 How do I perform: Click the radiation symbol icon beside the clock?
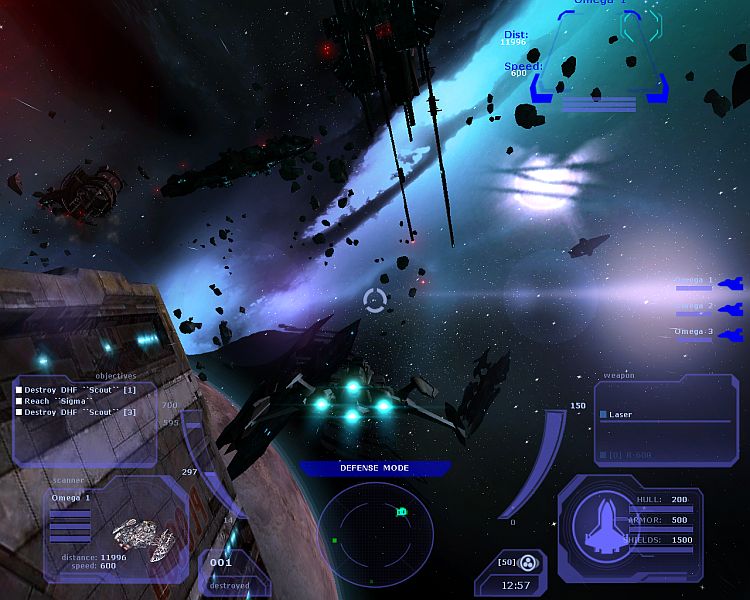click(531, 562)
